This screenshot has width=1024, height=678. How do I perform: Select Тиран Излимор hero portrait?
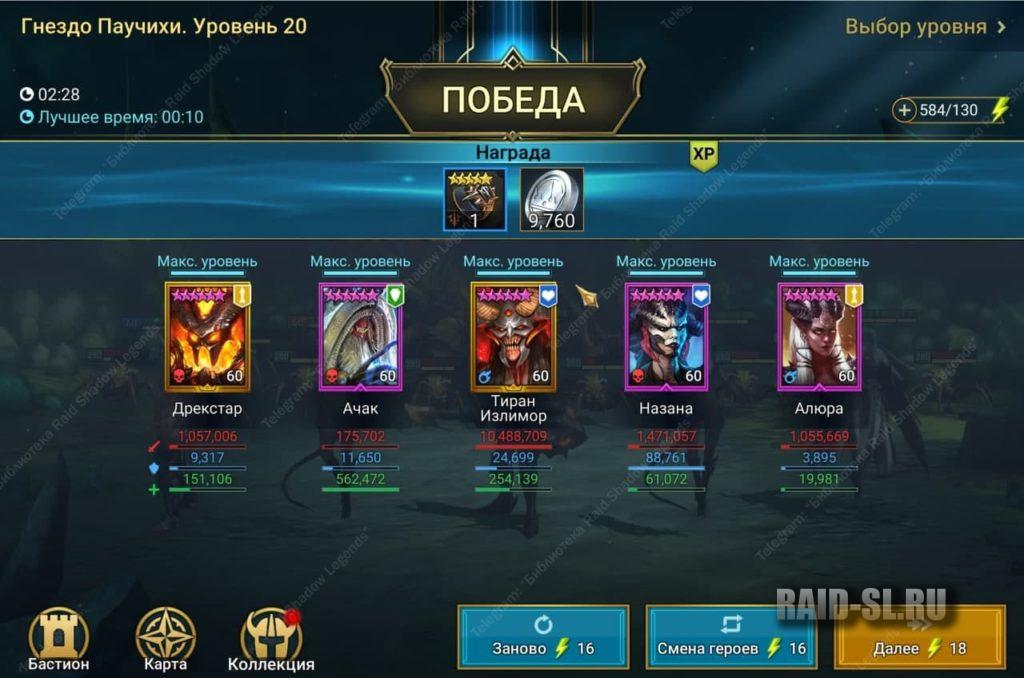(x=513, y=336)
